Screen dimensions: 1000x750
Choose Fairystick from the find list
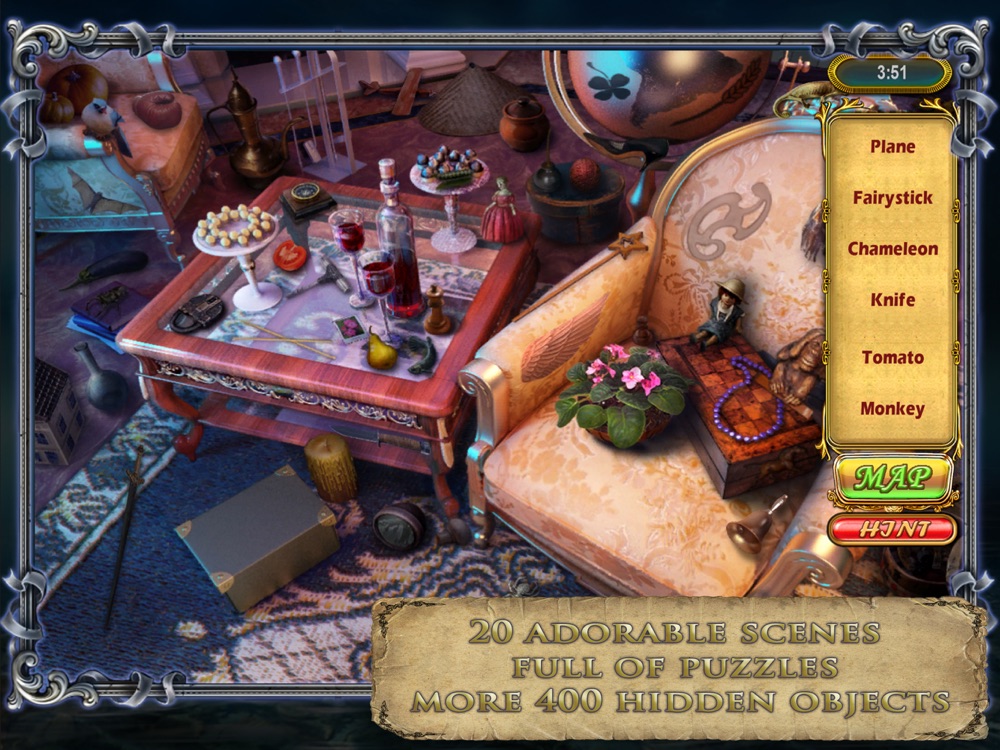(x=892, y=198)
